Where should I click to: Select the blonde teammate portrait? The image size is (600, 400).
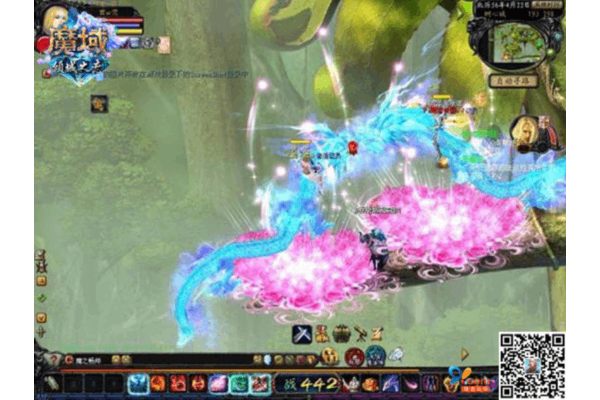pos(525,131)
